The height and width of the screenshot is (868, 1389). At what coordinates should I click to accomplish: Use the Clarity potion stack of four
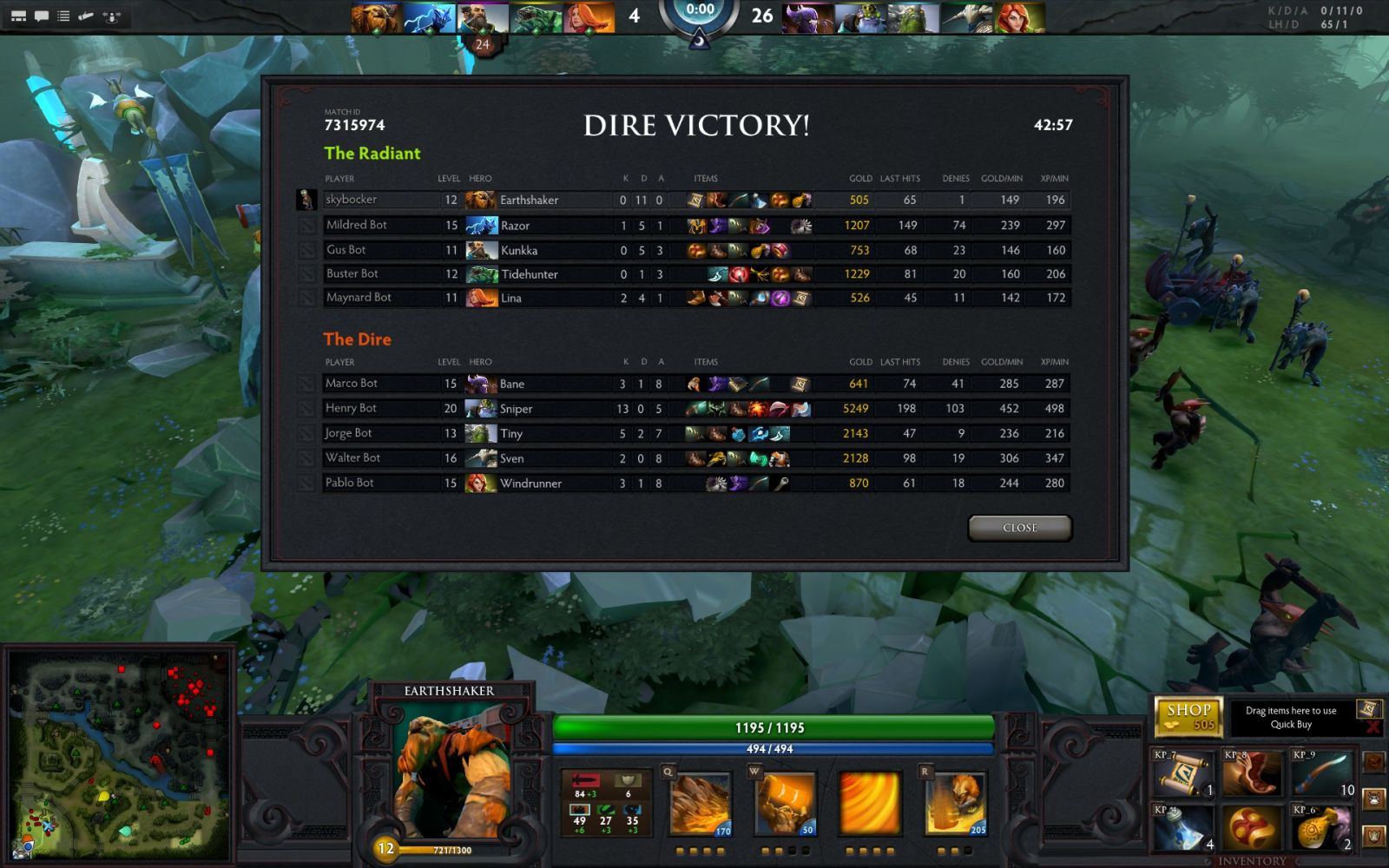[x=1183, y=827]
